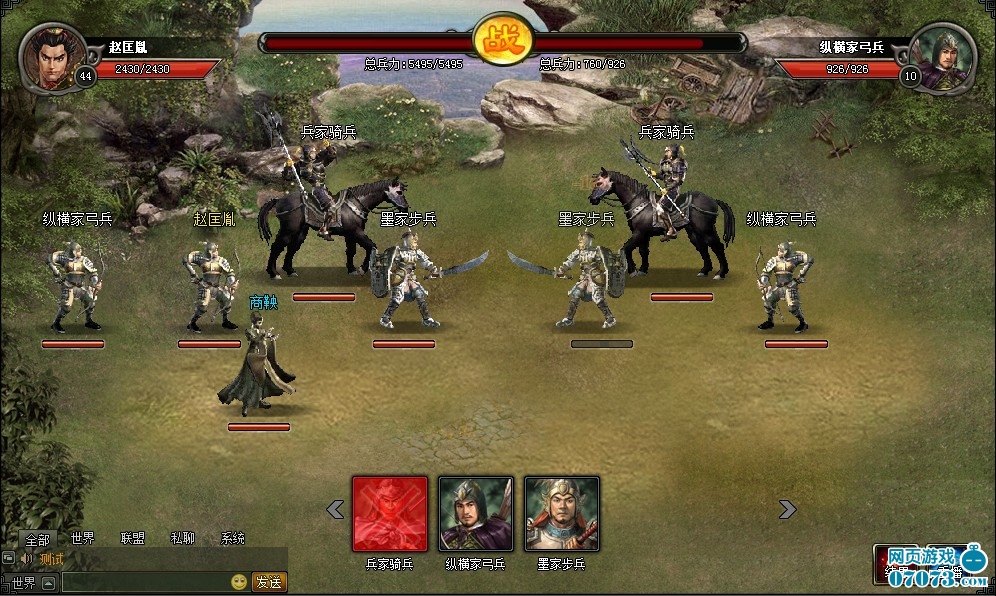
Task: Send the chat message with 发送
Action: (268, 582)
